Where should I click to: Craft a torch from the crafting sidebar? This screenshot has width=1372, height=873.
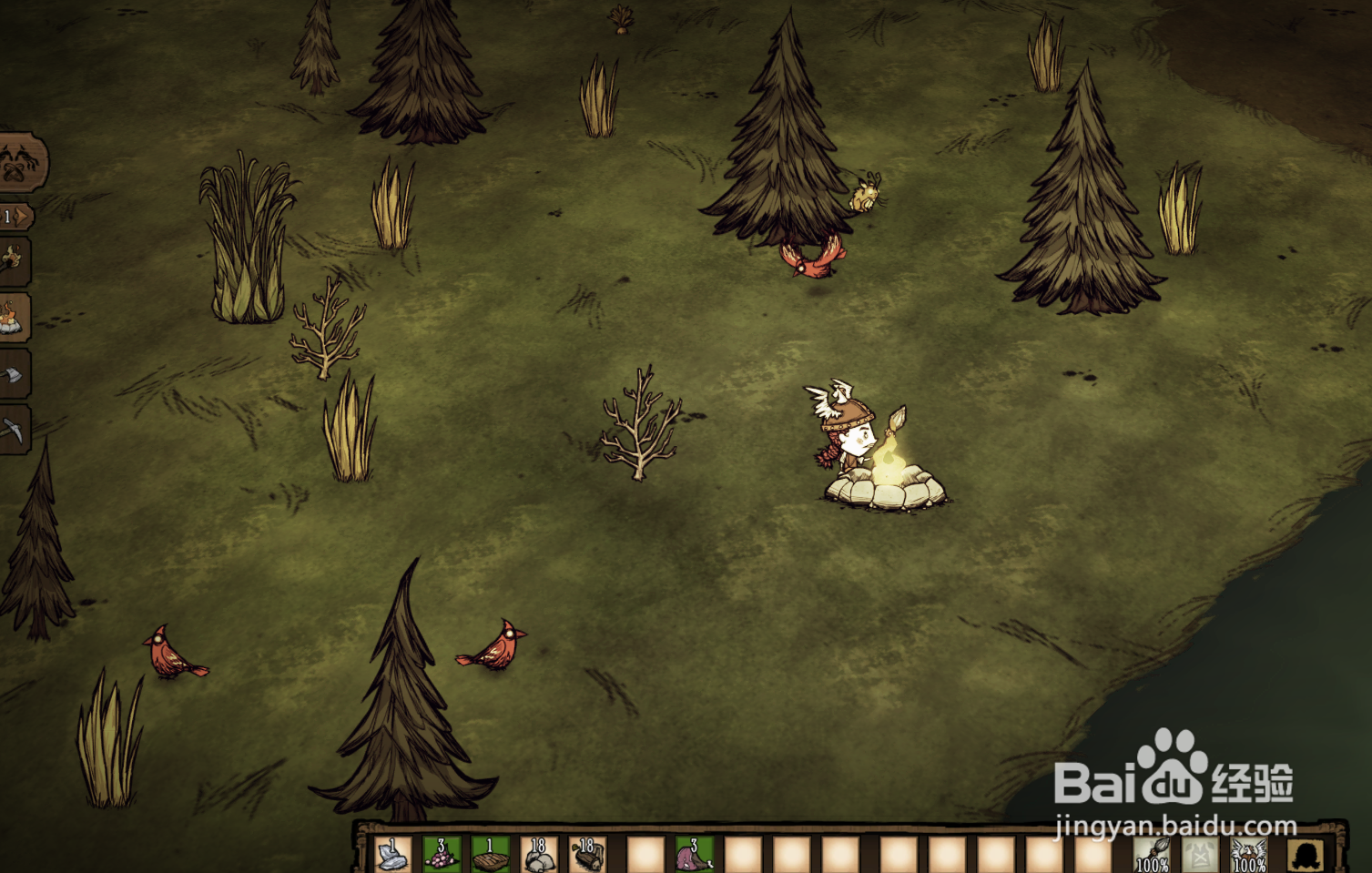tap(13, 261)
